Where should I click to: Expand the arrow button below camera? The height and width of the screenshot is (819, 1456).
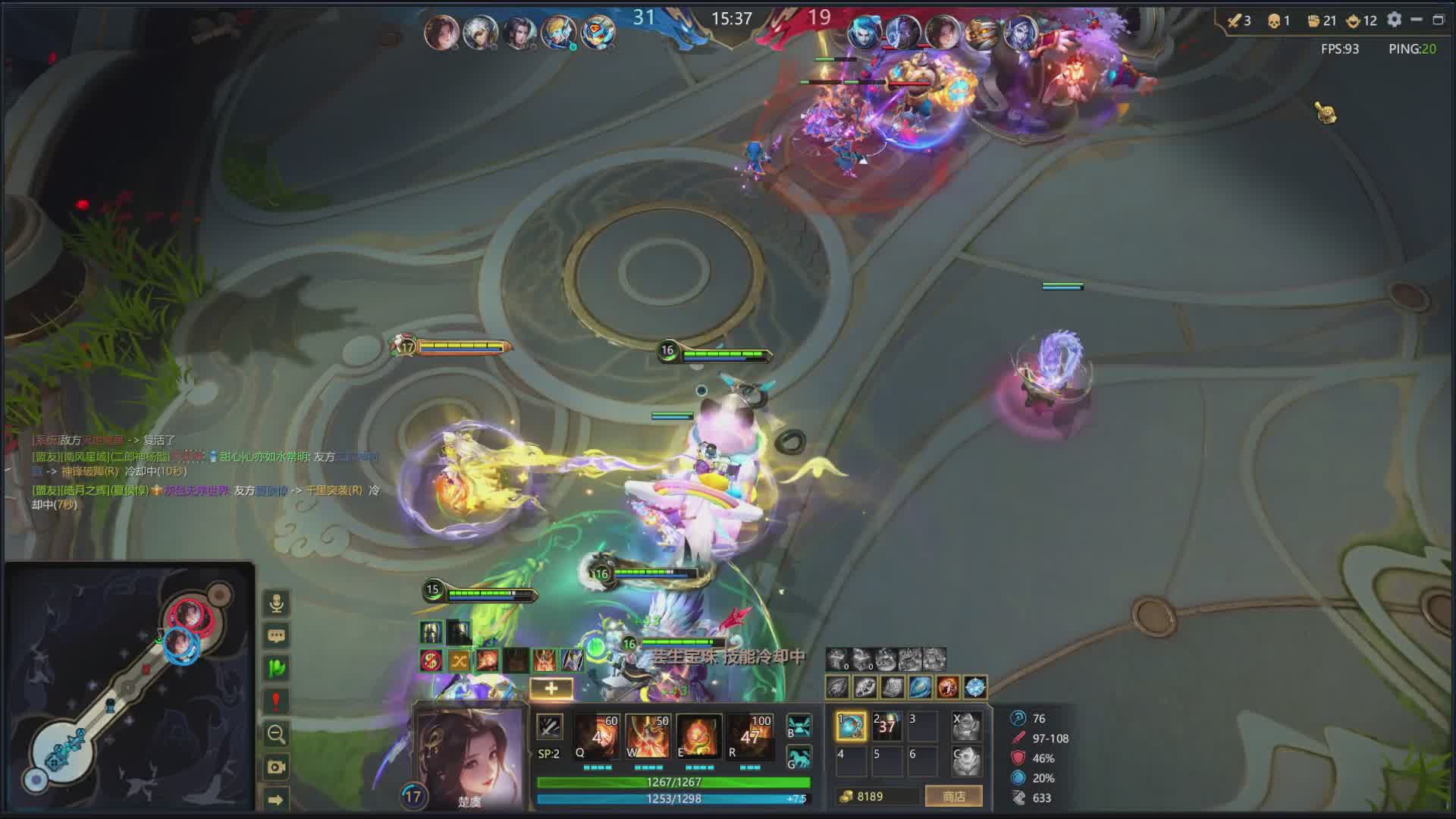point(276,799)
